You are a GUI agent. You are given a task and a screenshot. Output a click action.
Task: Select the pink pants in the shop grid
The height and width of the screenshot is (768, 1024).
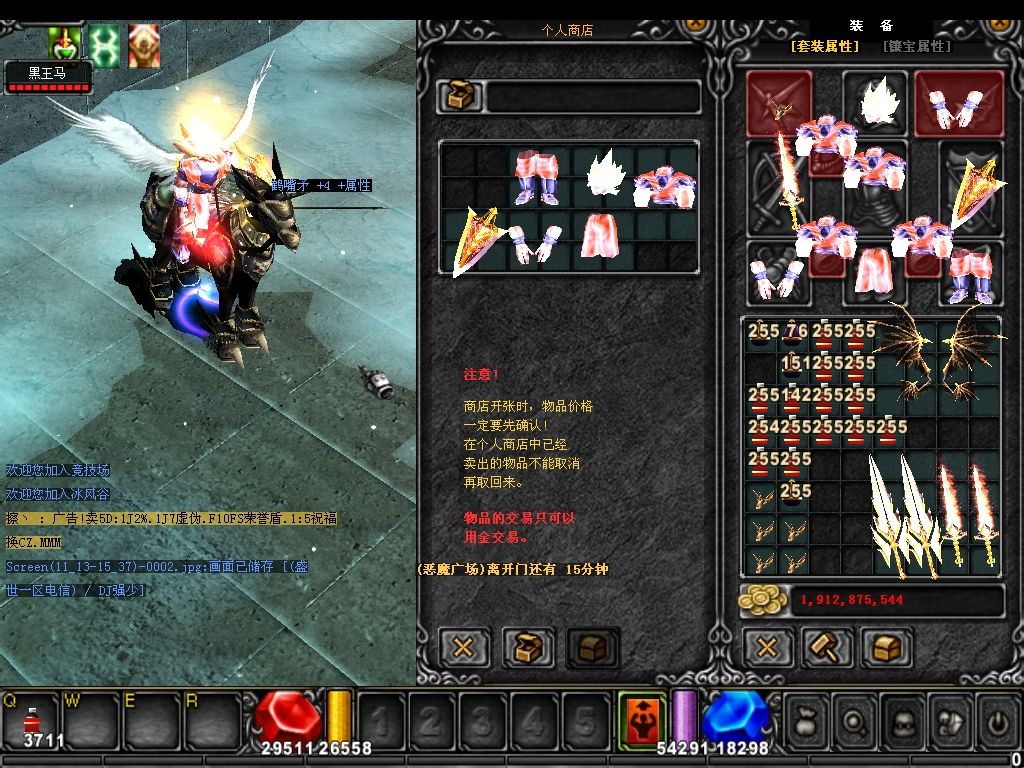(537, 177)
